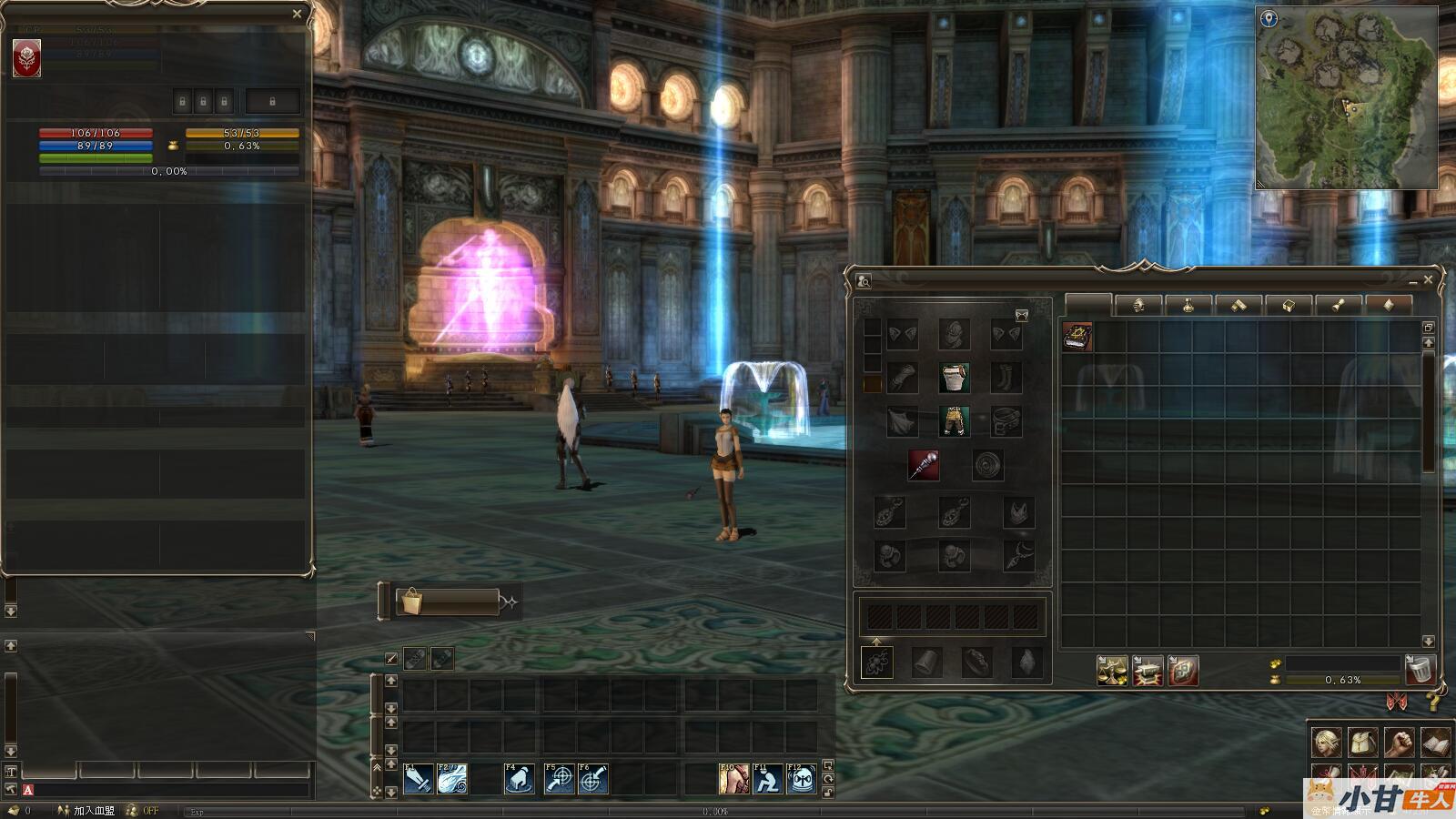
Task: Open the fist actions menu icon
Action: pos(1399,743)
